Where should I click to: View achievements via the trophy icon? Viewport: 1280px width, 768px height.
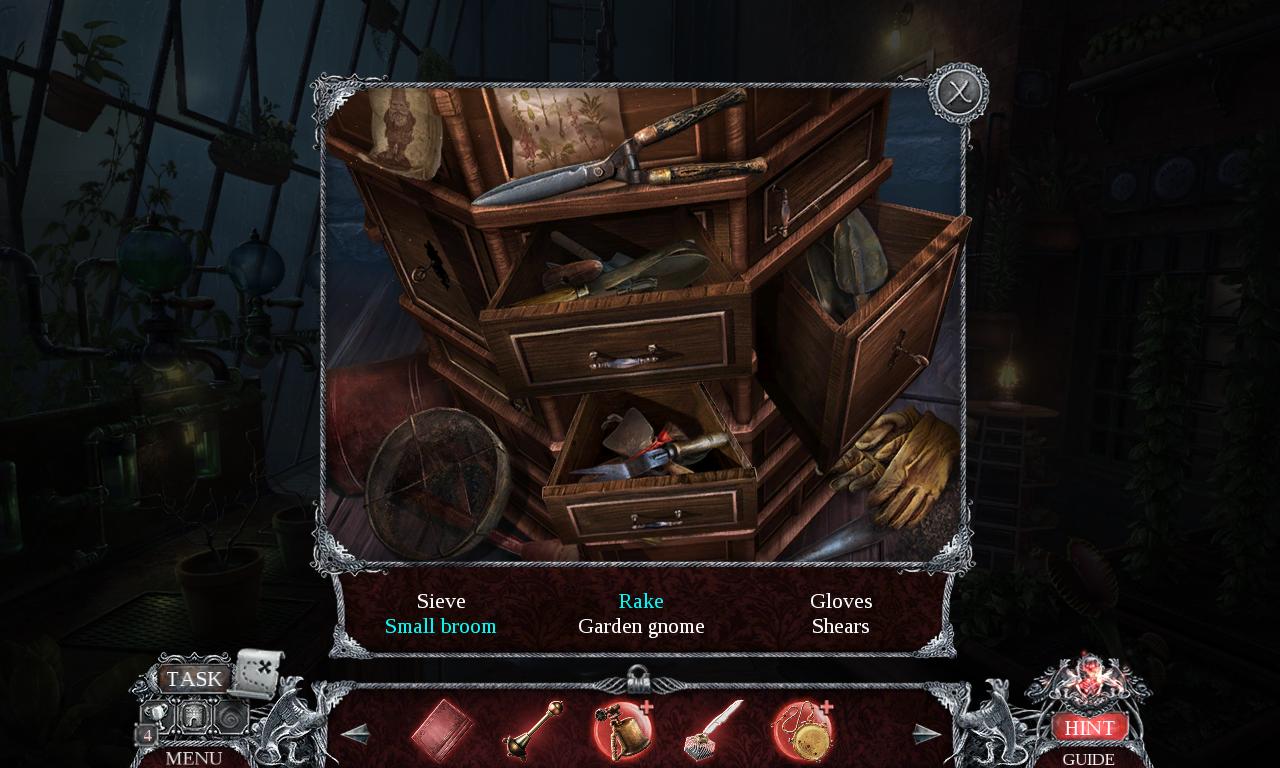coord(158,714)
